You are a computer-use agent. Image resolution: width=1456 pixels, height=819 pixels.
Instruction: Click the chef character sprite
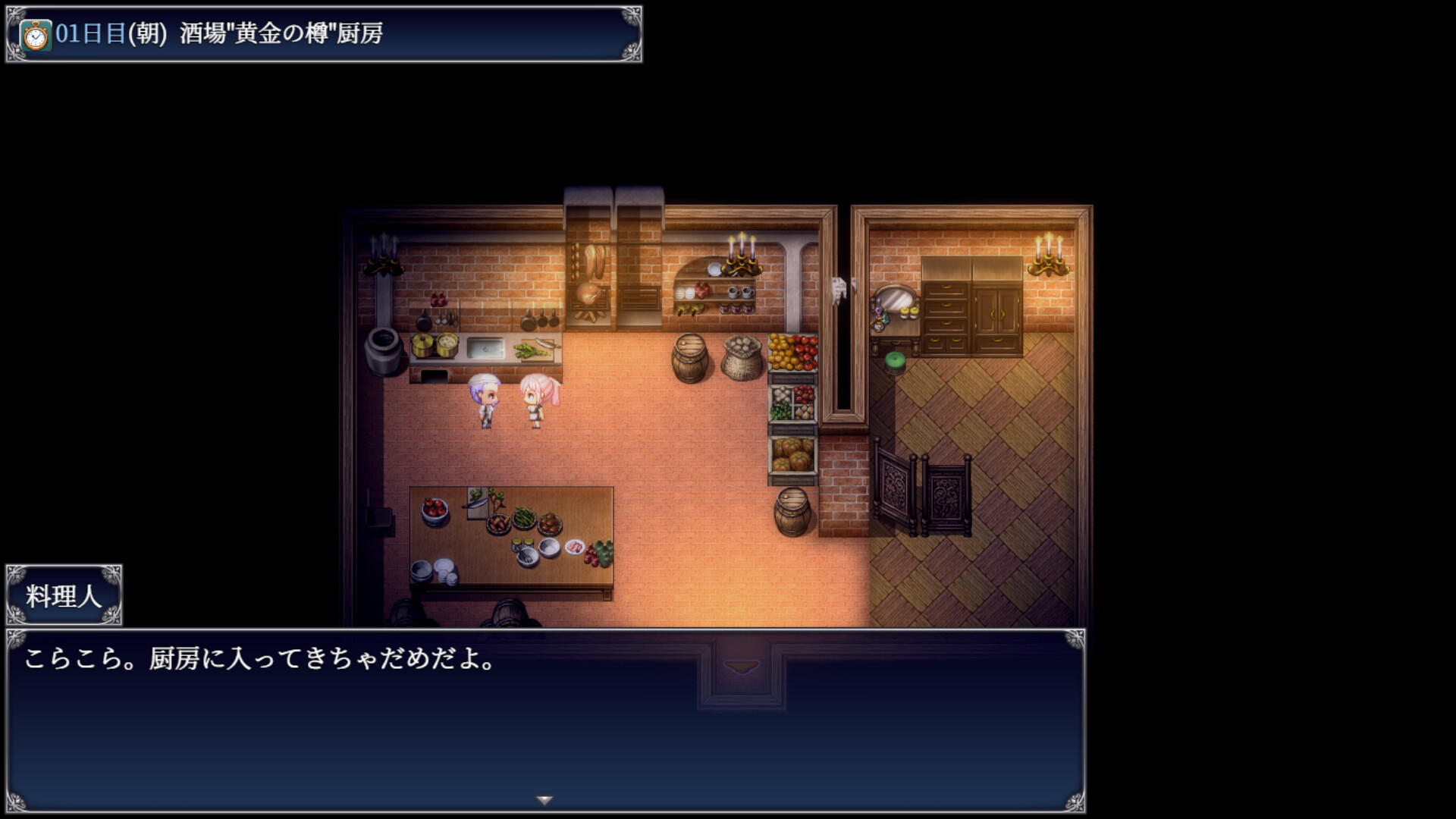pos(486,402)
